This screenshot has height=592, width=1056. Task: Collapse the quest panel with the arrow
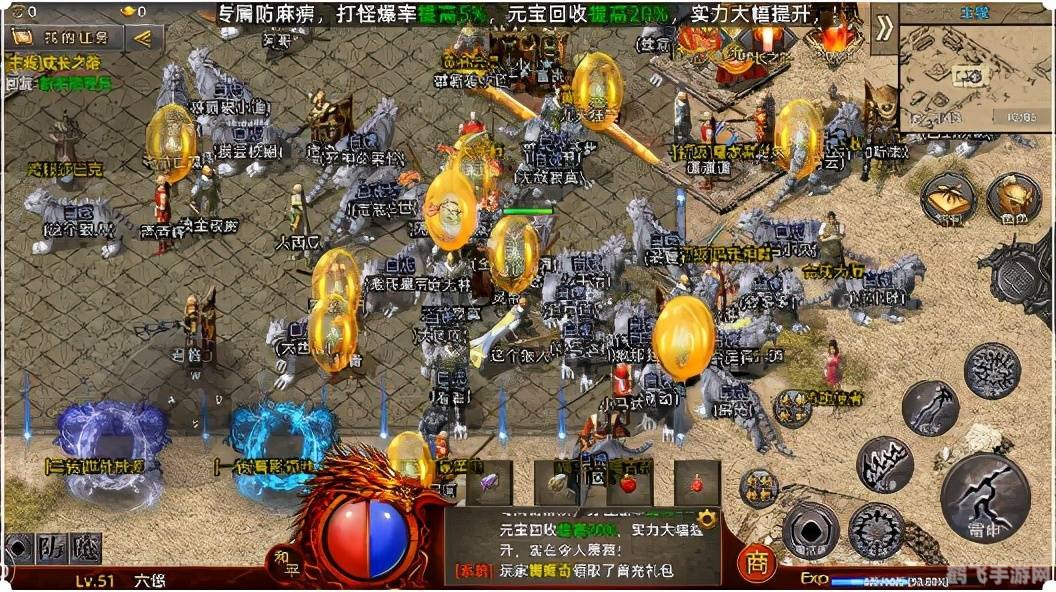144,38
